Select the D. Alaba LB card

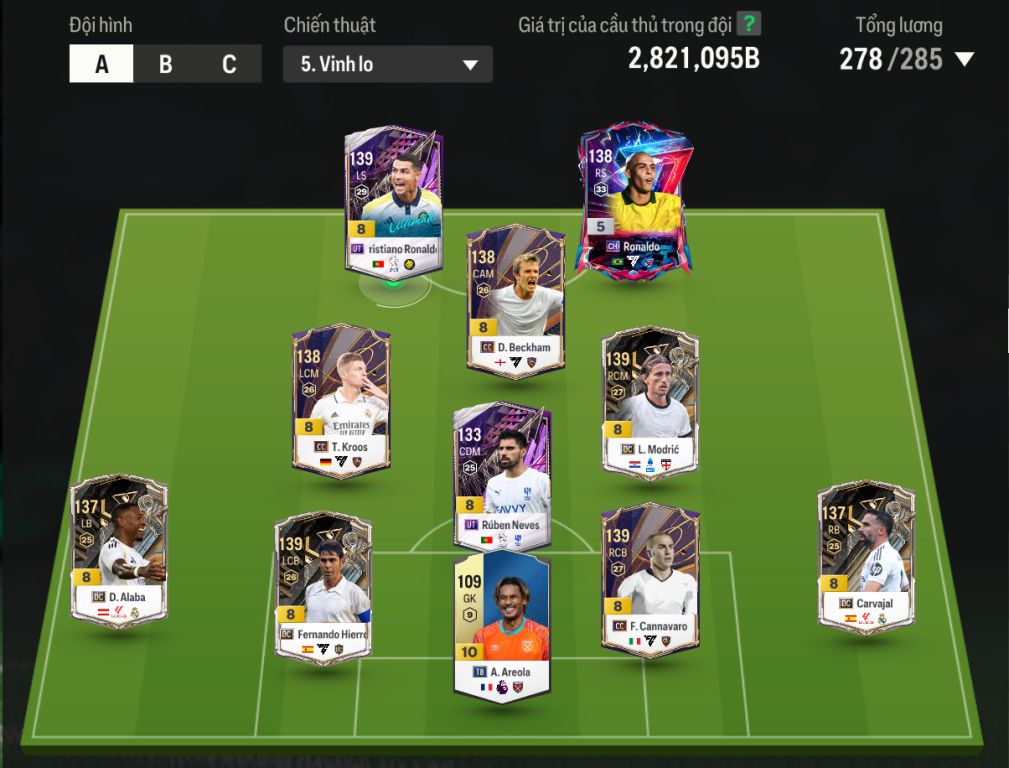coord(119,550)
